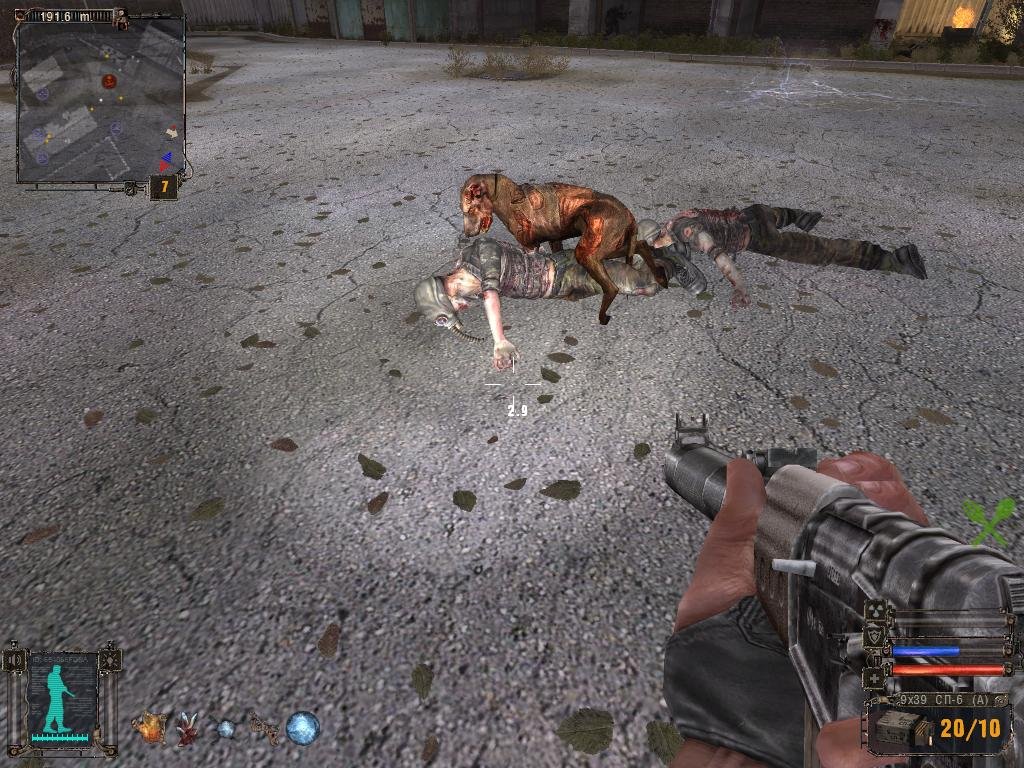Select the red skull marker on the minimap
1024x768 pixels.
tap(109, 80)
